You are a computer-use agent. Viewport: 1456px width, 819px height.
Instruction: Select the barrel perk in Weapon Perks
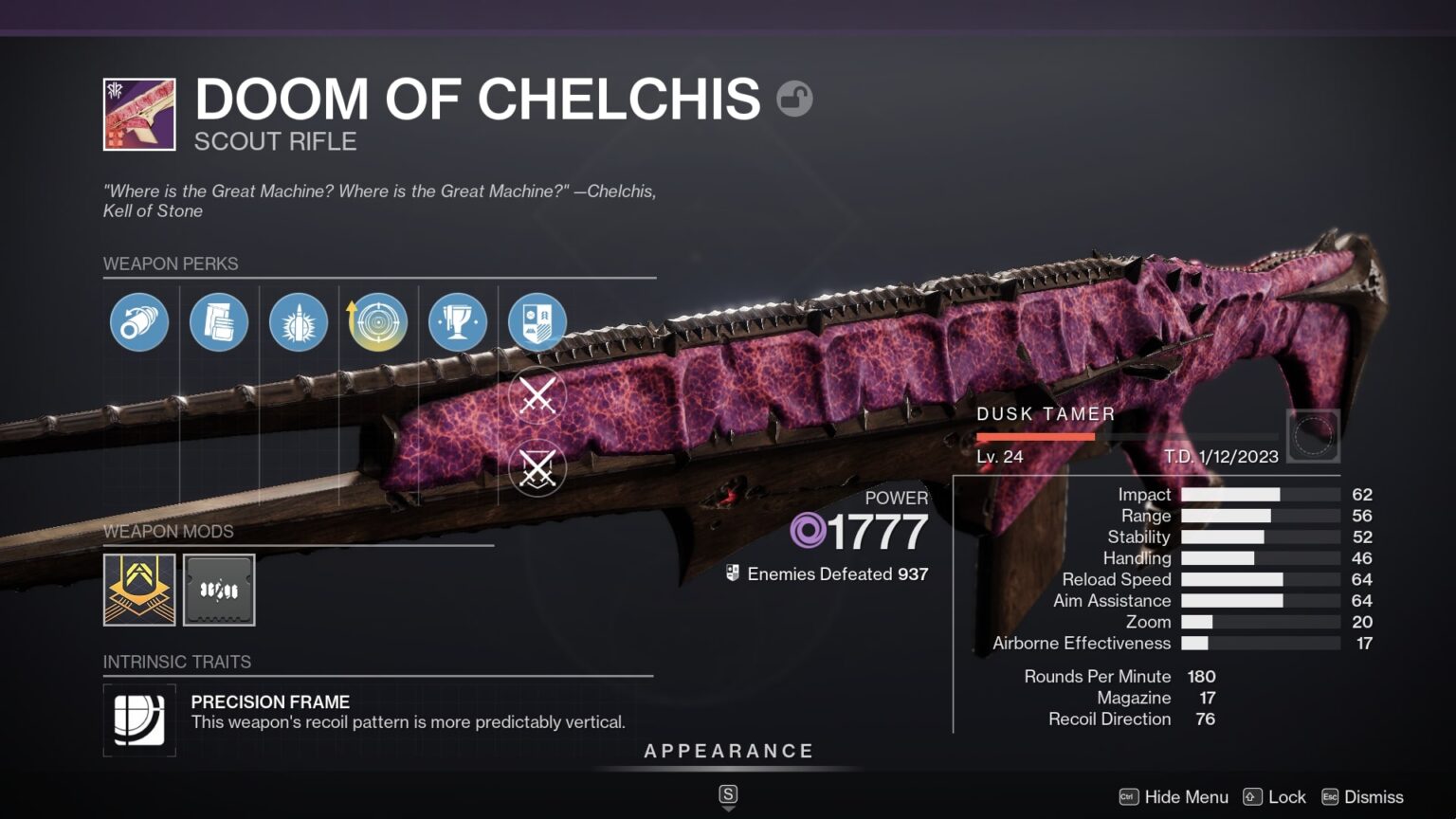click(x=138, y=321)
